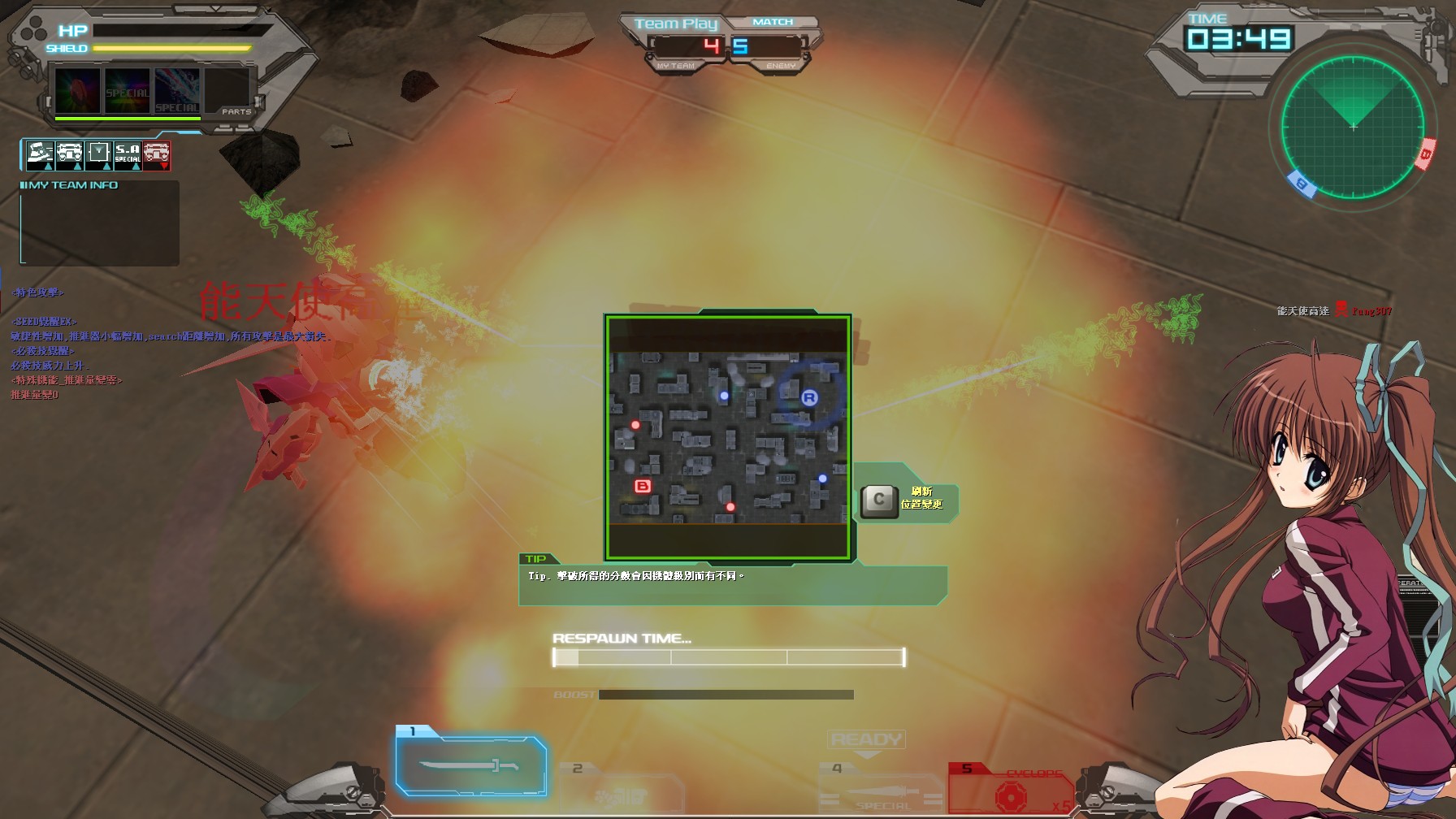Screen dimensions: 1456x819
Task: Click the S.A SPECIAL loadout icon
Action: (x=128, y=156)
